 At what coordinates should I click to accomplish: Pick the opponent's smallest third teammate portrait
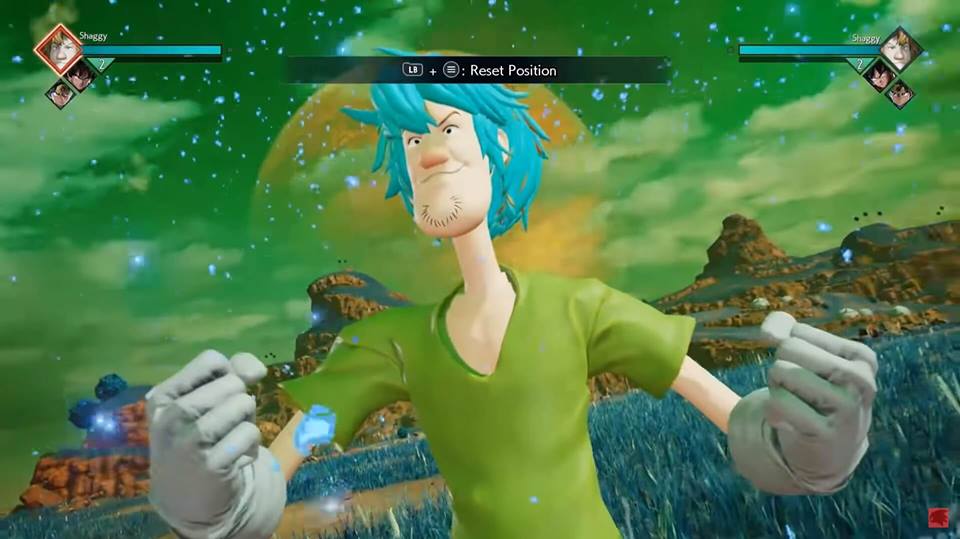900,94
